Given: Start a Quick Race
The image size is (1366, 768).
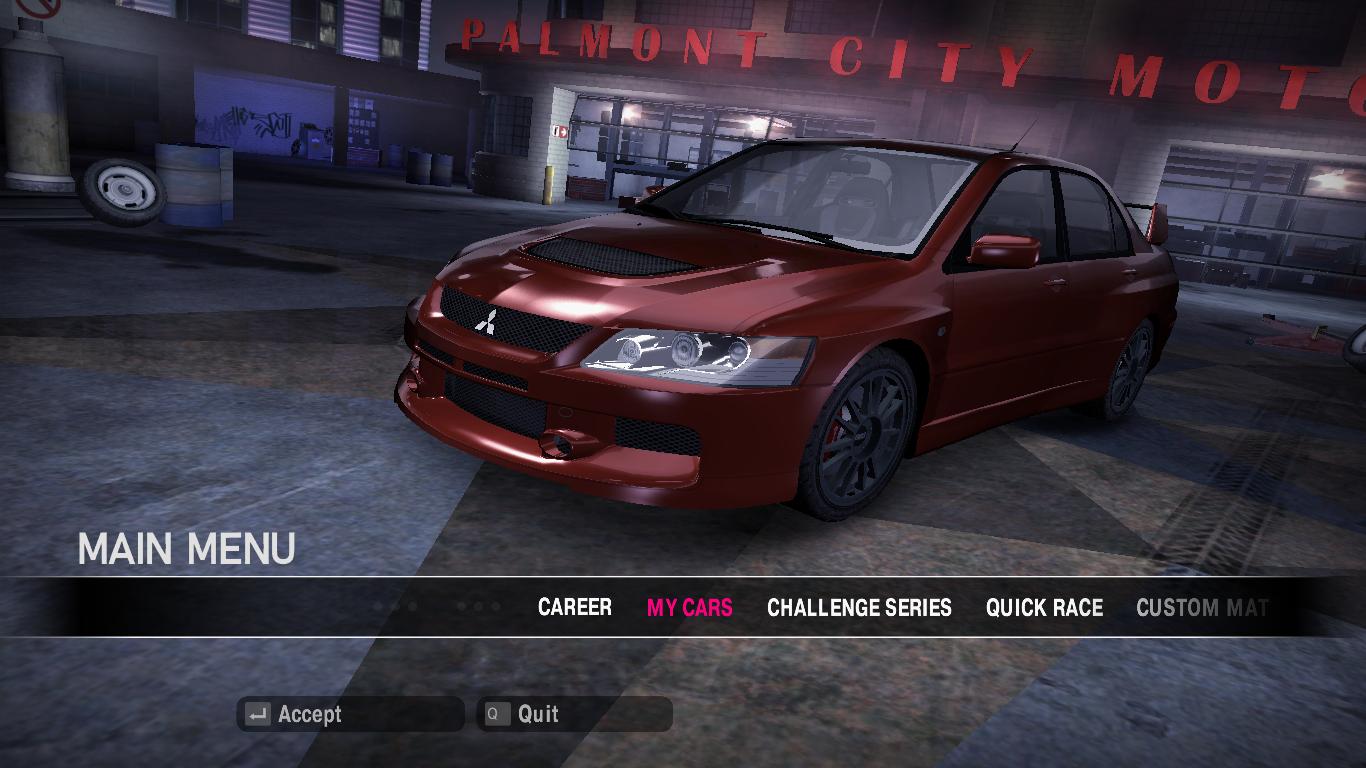Looking at the screenshot, I should 1044,607.
